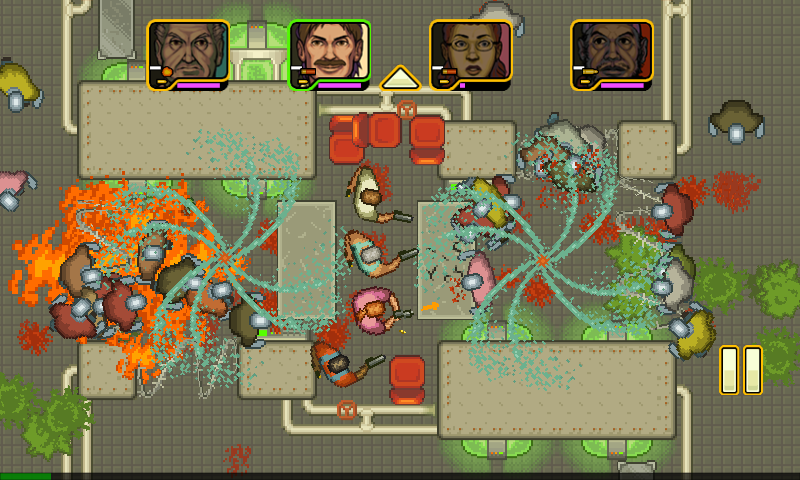Choose the woman with glasses portrait

pos(471,54)
